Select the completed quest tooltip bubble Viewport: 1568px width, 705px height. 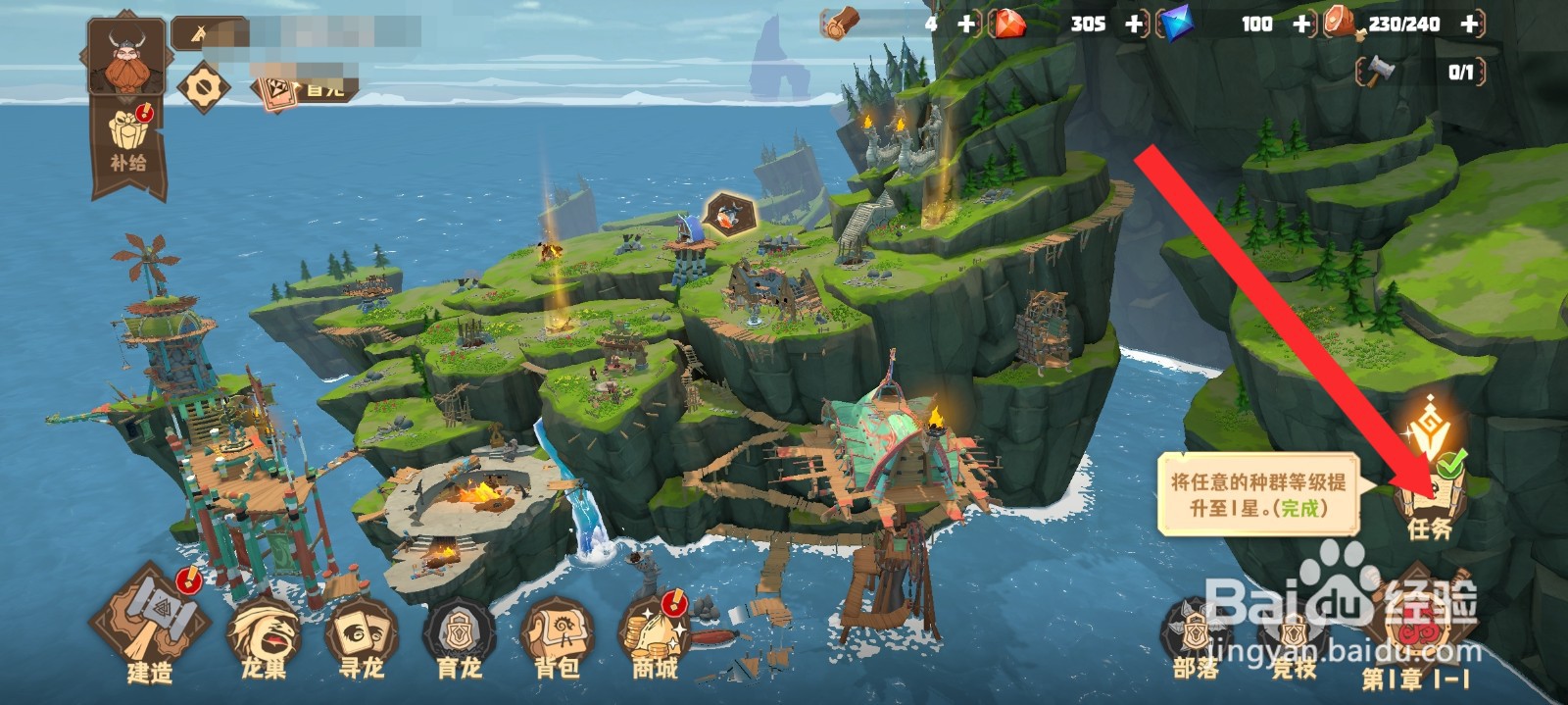[x=1258, y=494]
